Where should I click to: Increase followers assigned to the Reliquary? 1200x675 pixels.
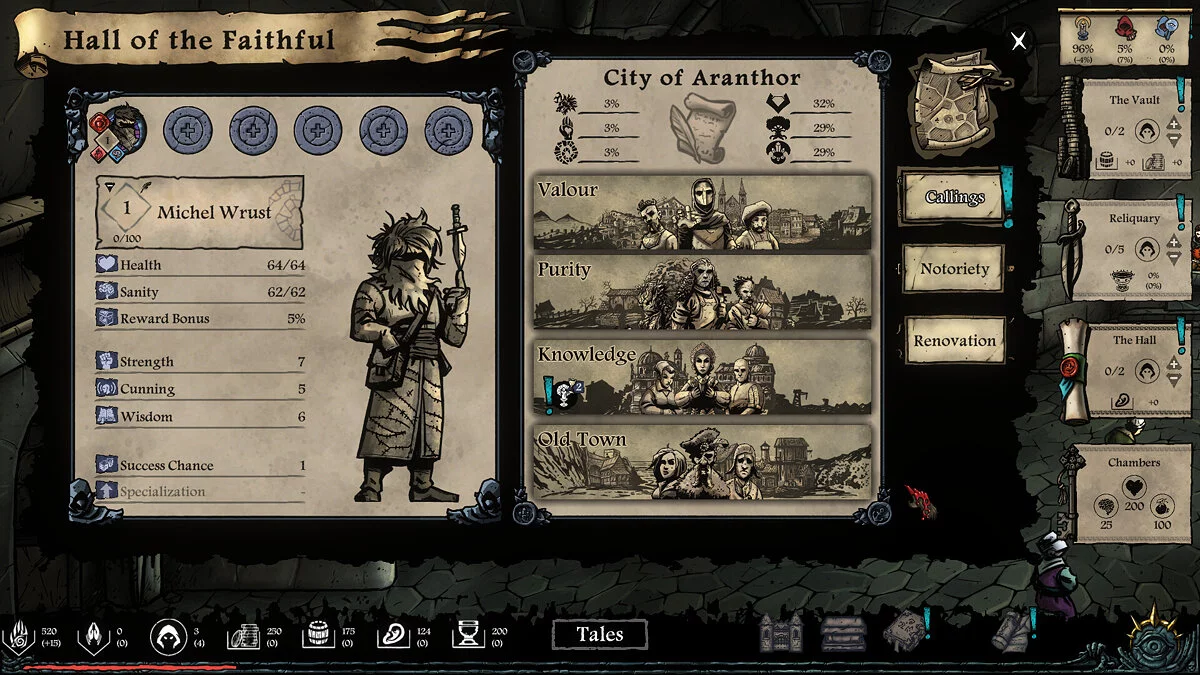1174,242
